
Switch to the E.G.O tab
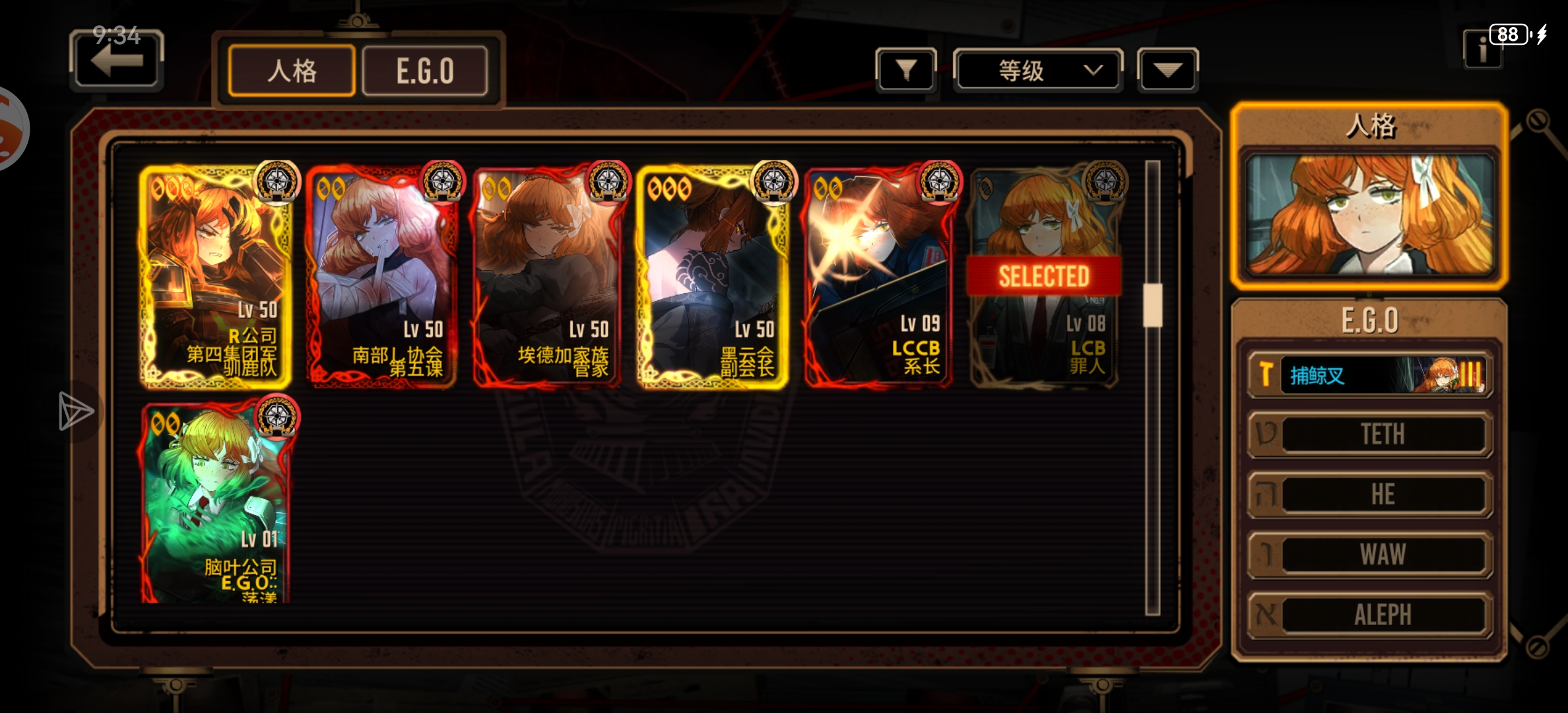click(x=425, y=71)
